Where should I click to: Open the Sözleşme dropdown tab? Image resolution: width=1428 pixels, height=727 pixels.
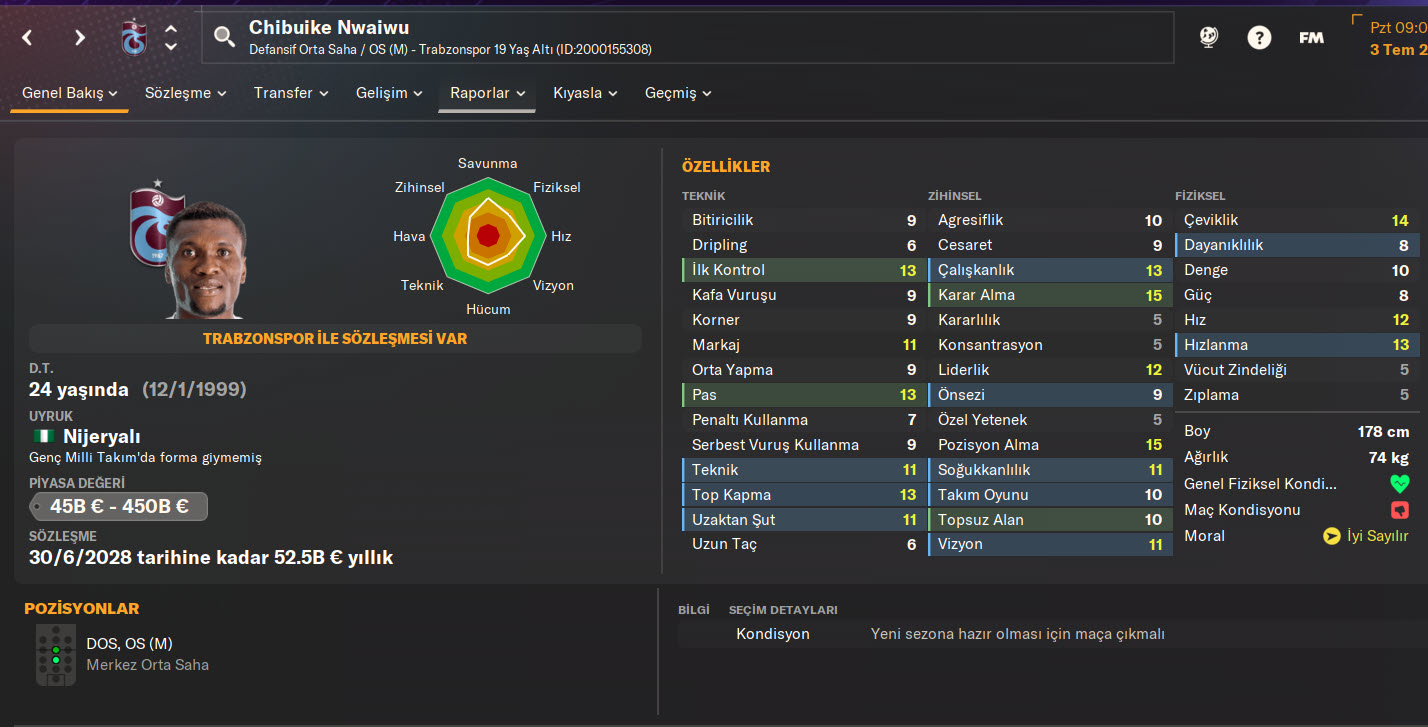coord(185,93)
